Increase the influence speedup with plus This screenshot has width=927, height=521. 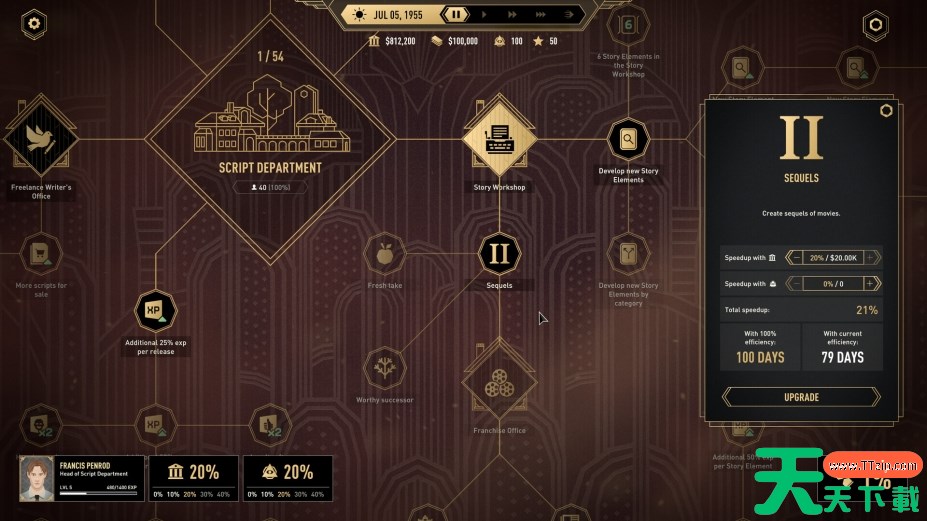pos(872,284)
